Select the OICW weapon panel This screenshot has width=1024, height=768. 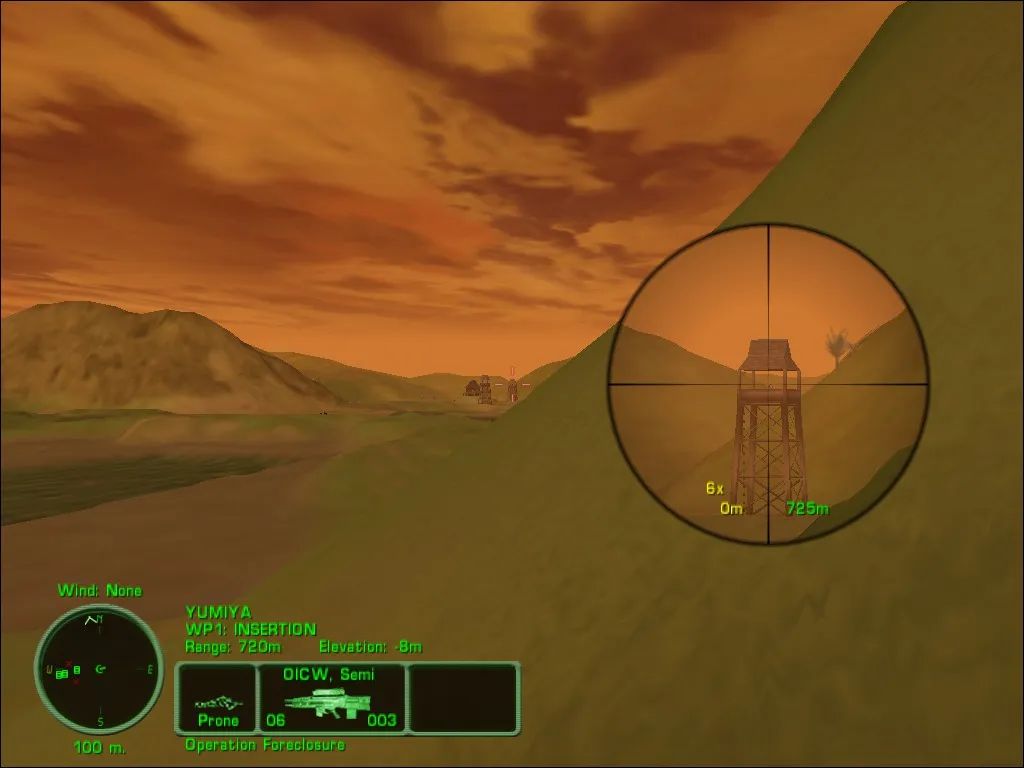331,697
